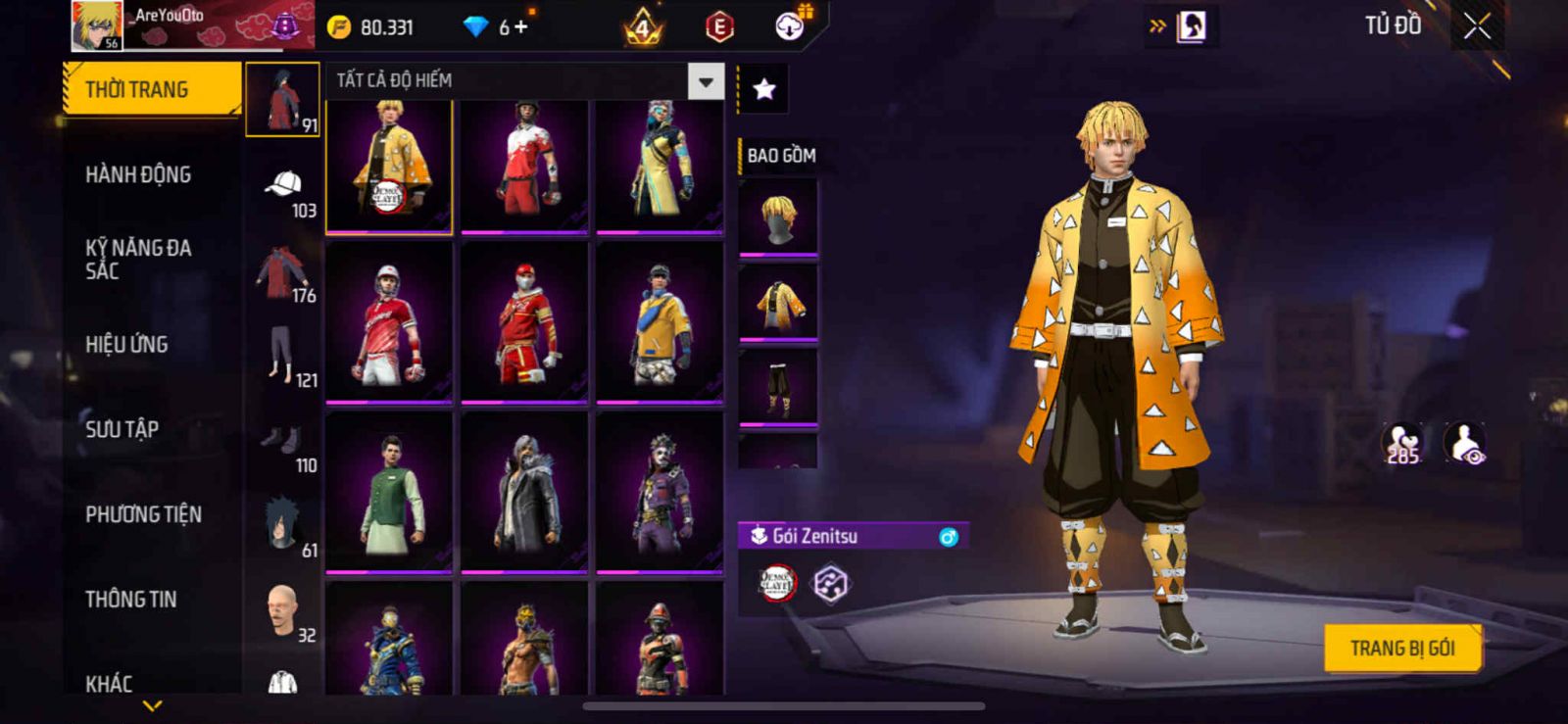Open the HIỆU ỨNG section
Viewport: 1568px width, 724px height.
point(126,344)
